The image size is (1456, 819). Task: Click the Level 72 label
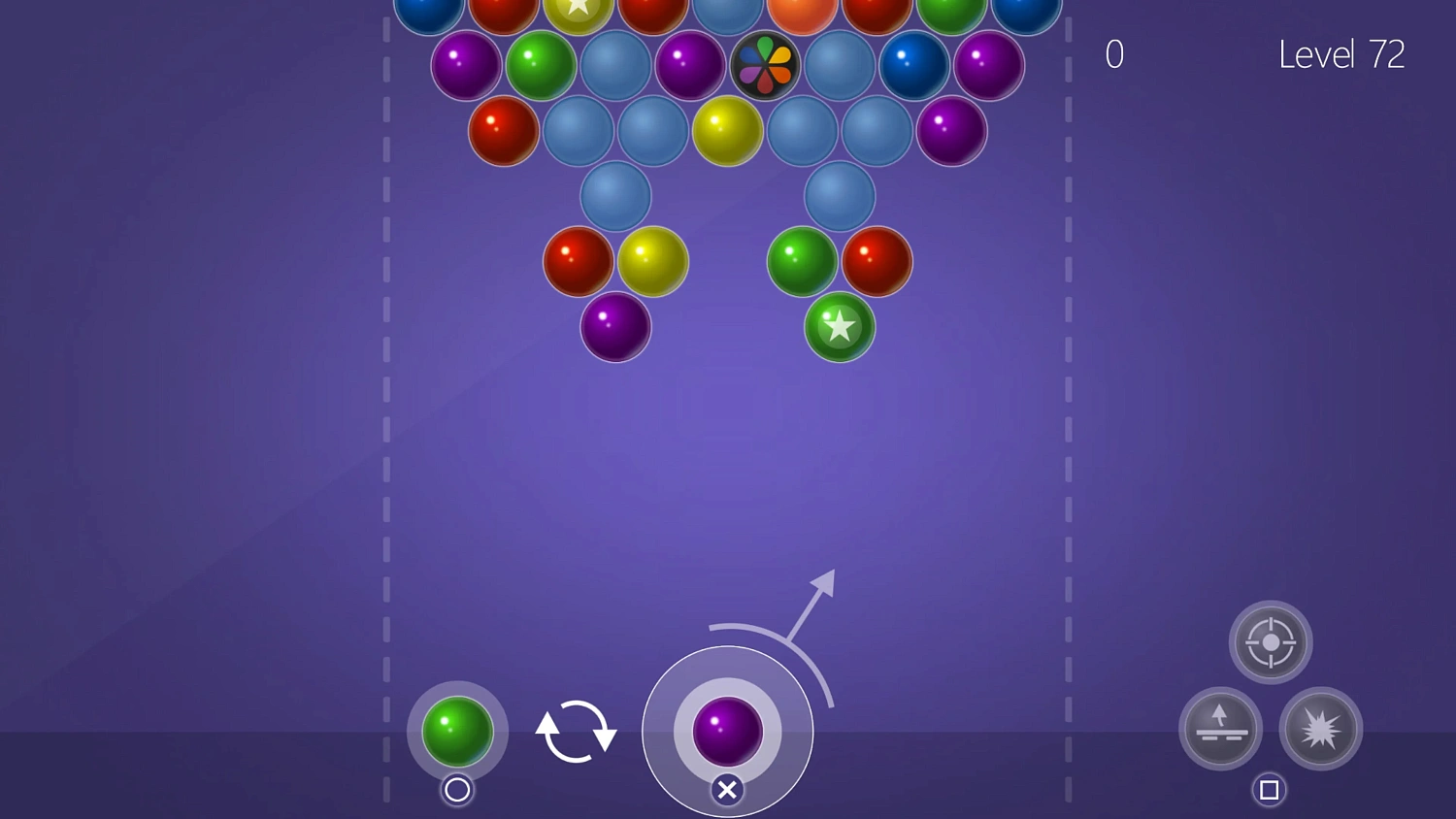[1342, 54]
